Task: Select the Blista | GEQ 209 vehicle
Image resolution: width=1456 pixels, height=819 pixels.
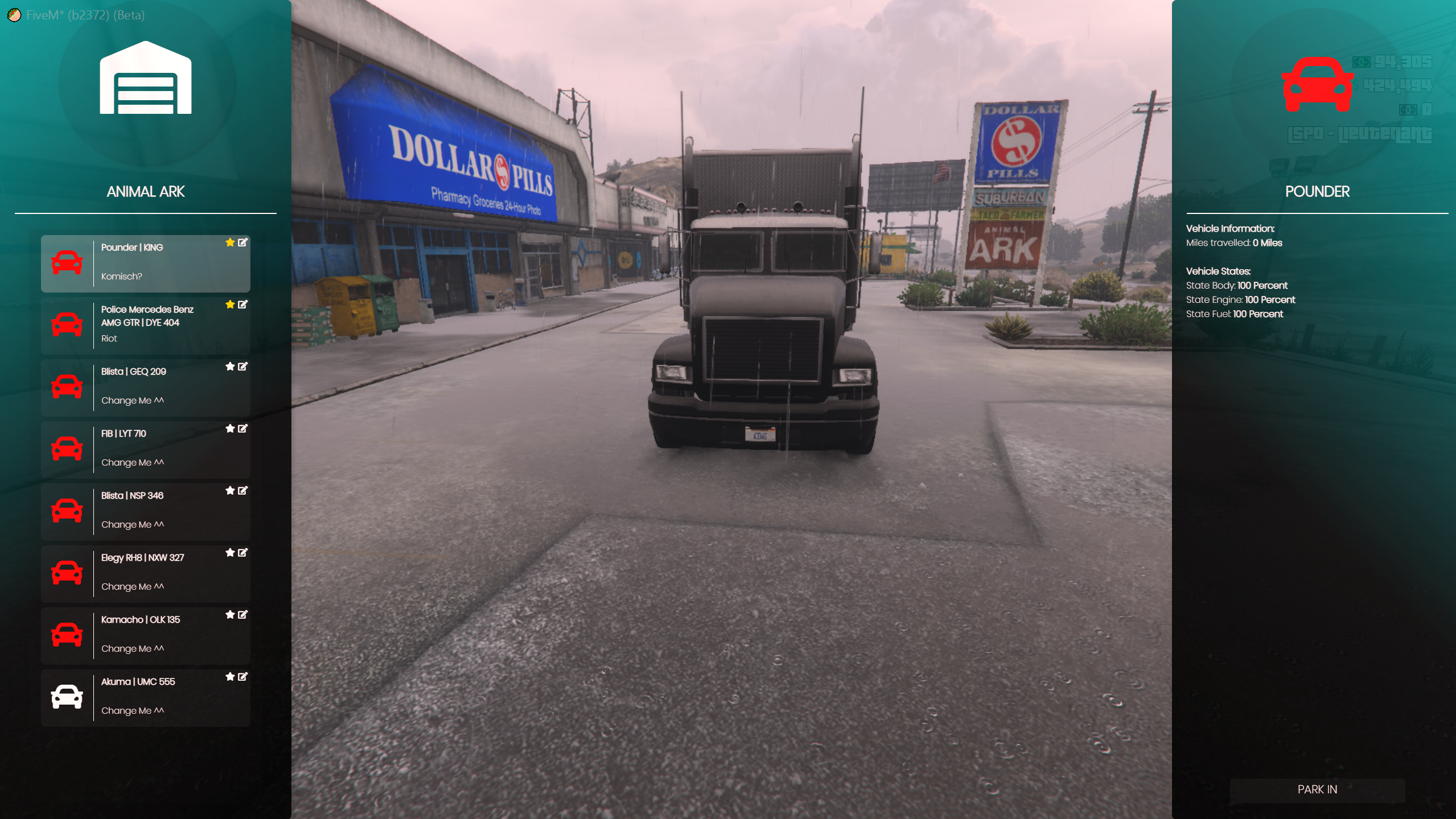Action: pyautogui.click(x=145, y=388)
